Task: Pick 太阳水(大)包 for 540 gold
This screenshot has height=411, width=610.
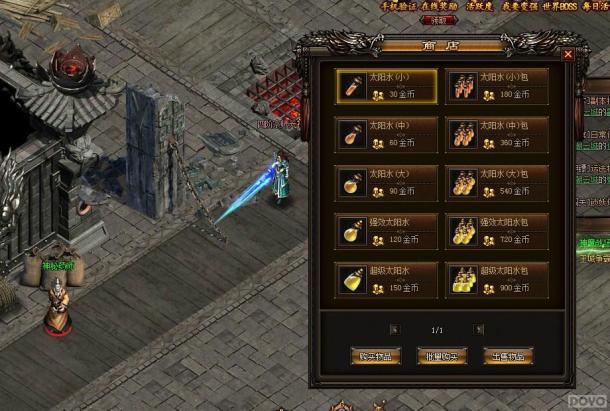Action: point(497,183)
